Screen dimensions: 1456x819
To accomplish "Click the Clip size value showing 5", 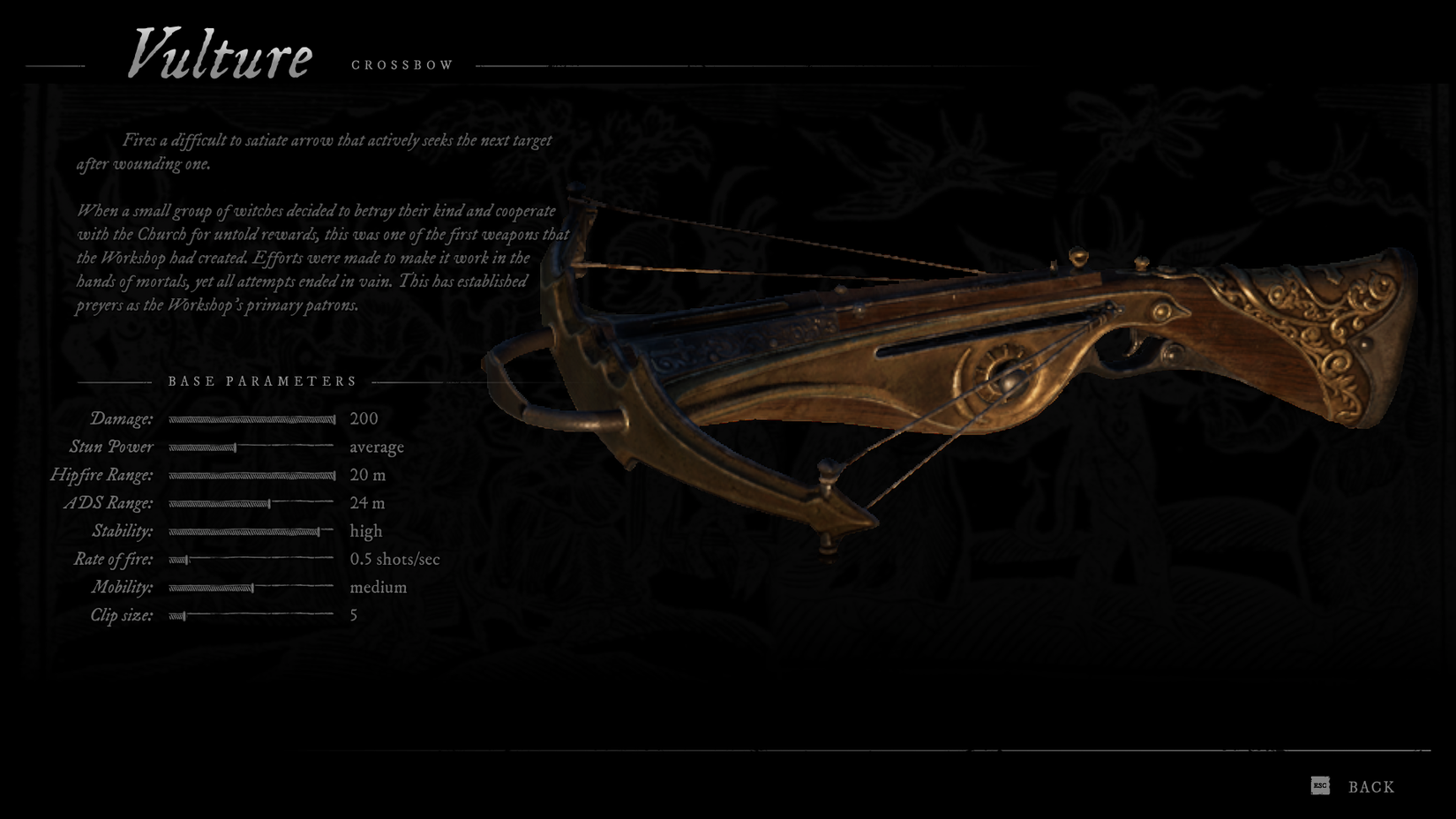I will (352, 615).
